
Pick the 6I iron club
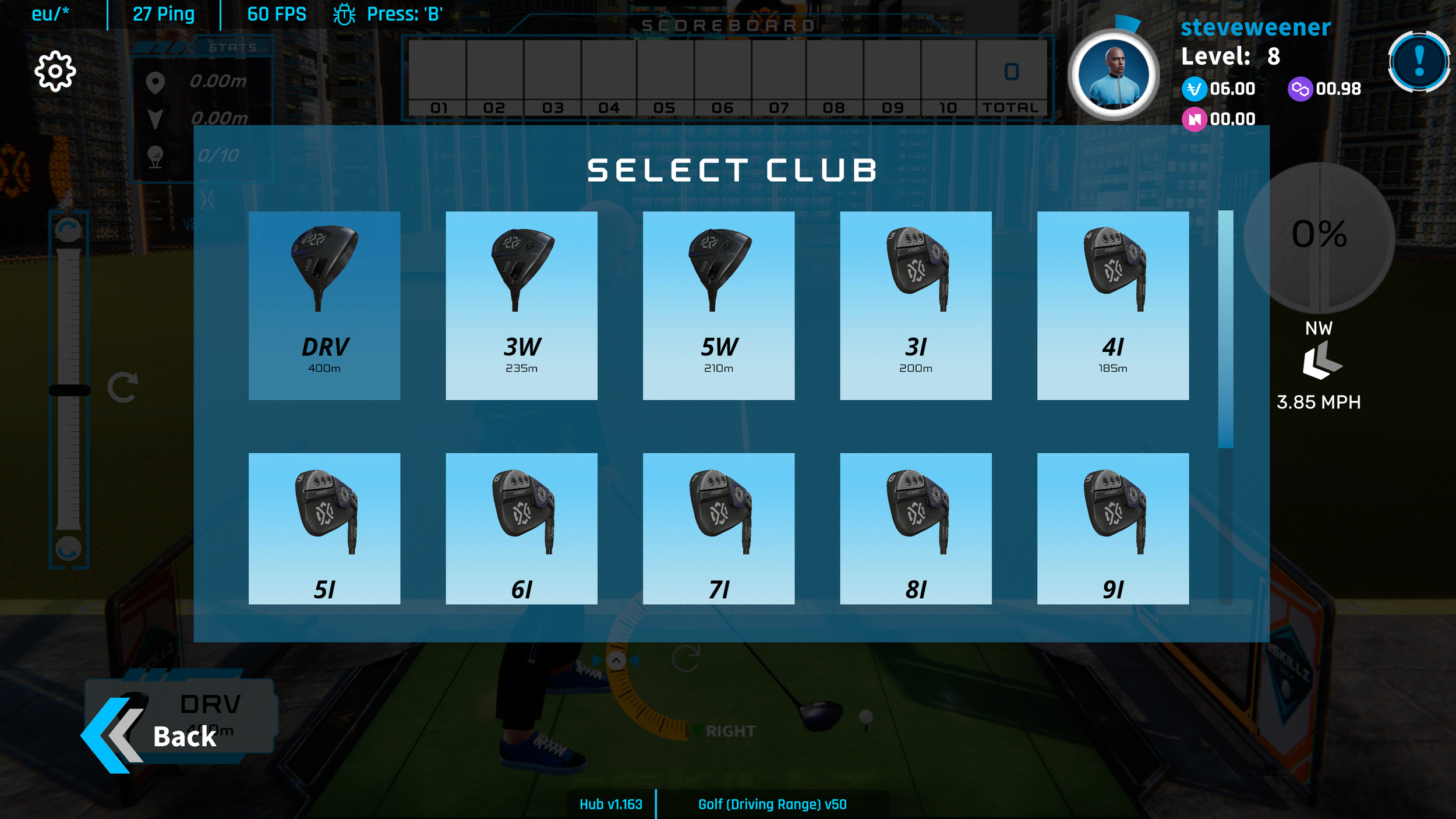(521, 528)
